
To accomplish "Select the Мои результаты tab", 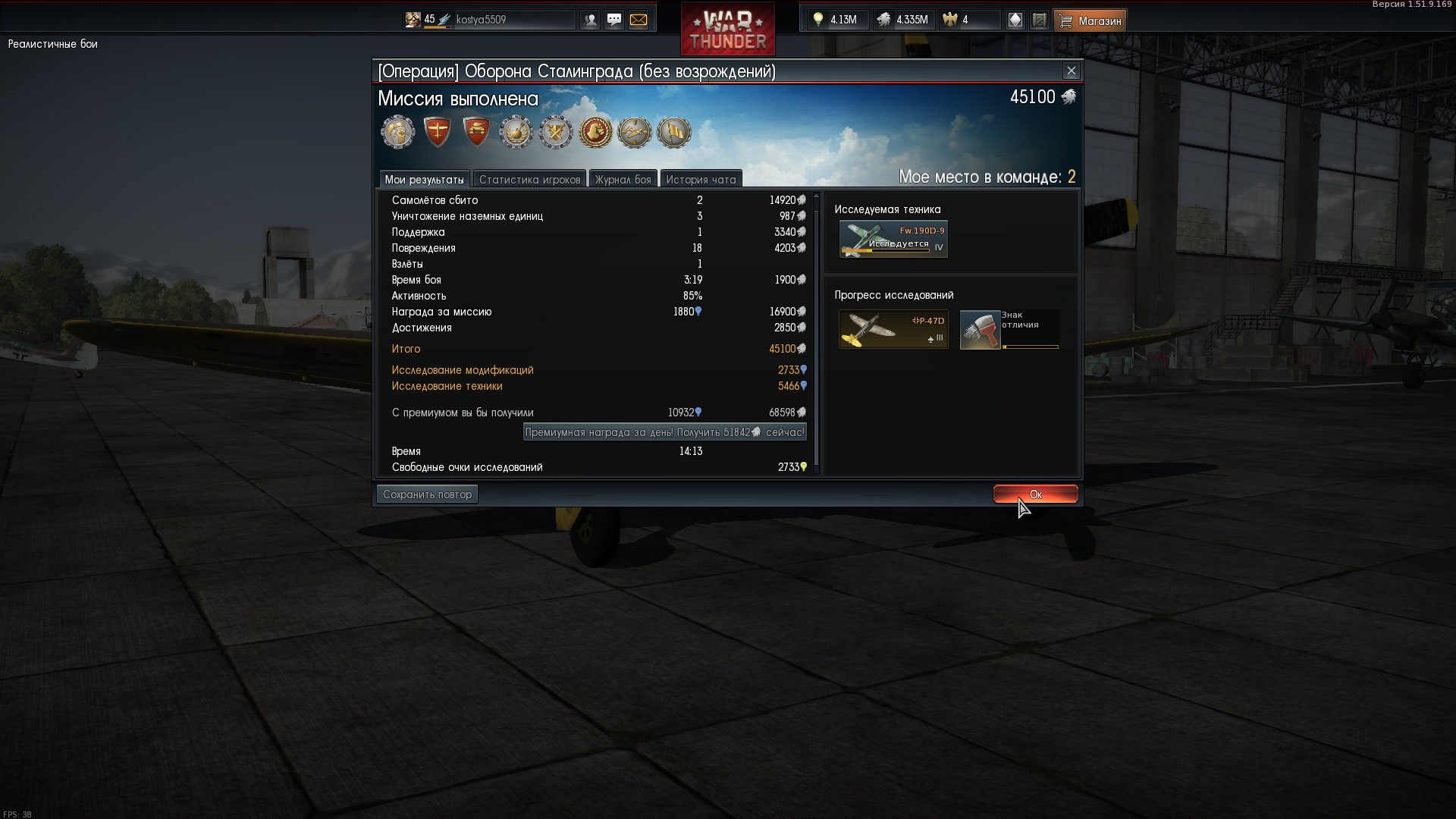I will 424,180.
